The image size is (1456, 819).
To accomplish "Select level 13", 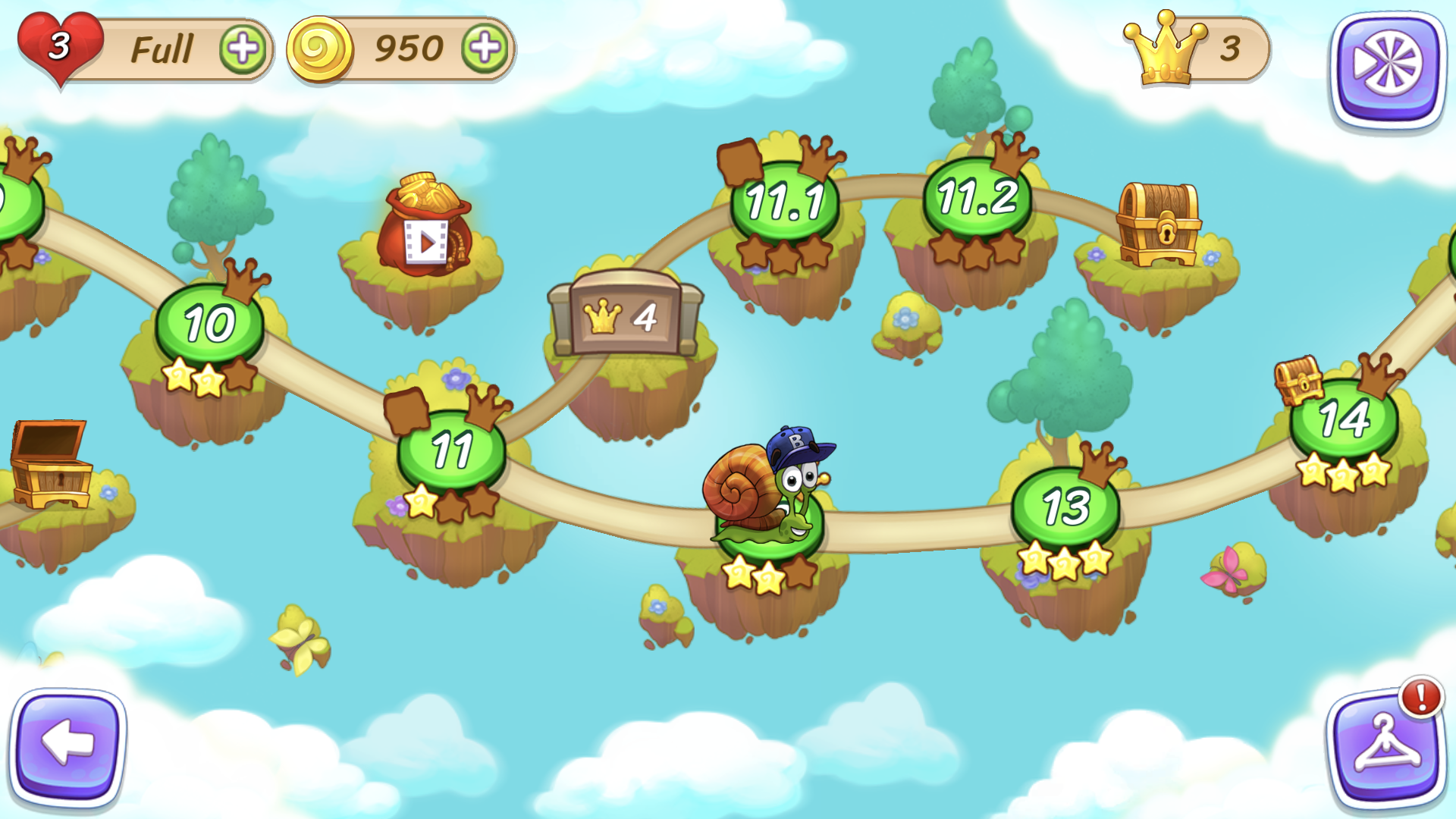I will [1064, 503].
